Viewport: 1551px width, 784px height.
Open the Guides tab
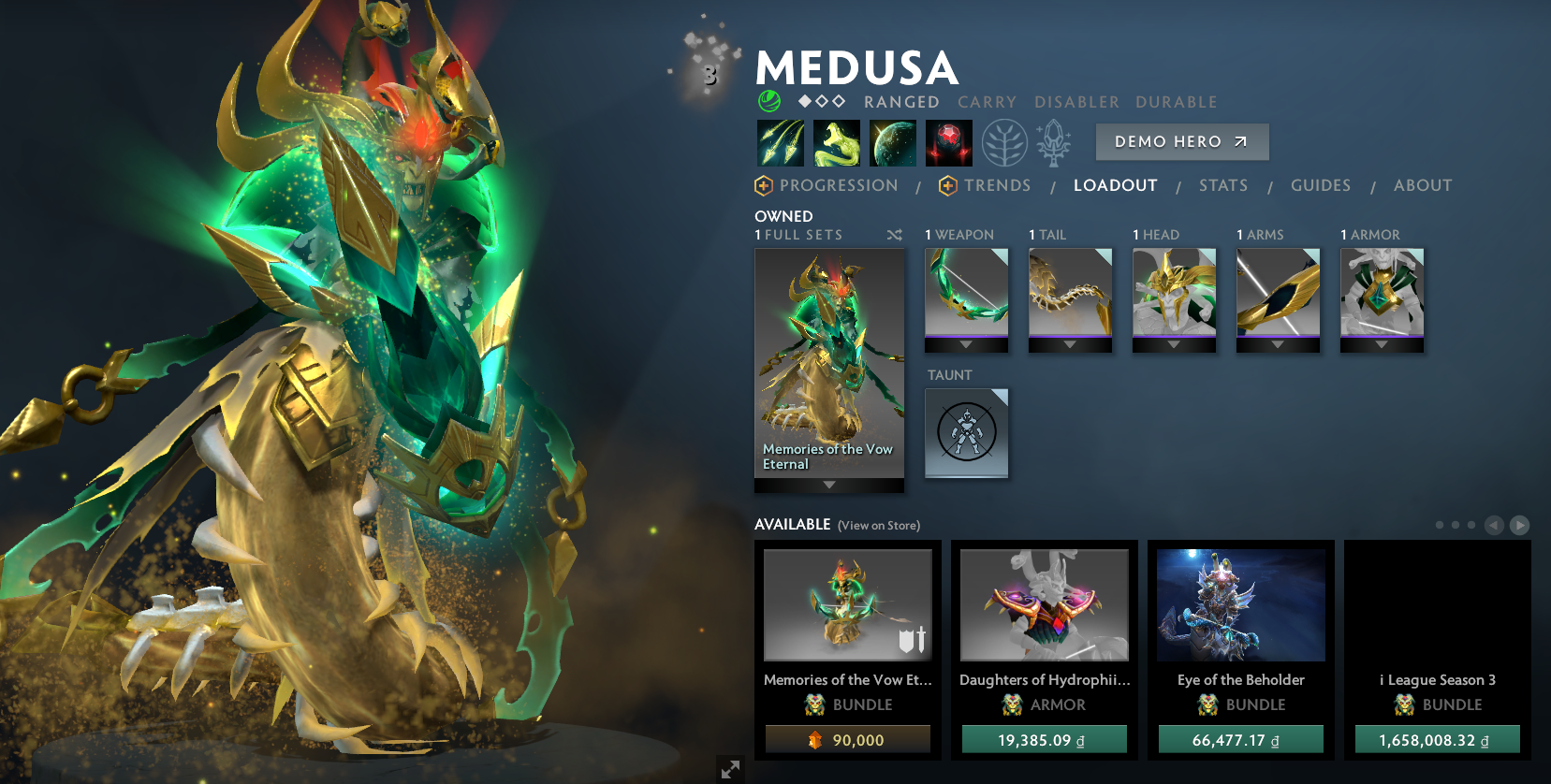click(x=1320, y=185)
